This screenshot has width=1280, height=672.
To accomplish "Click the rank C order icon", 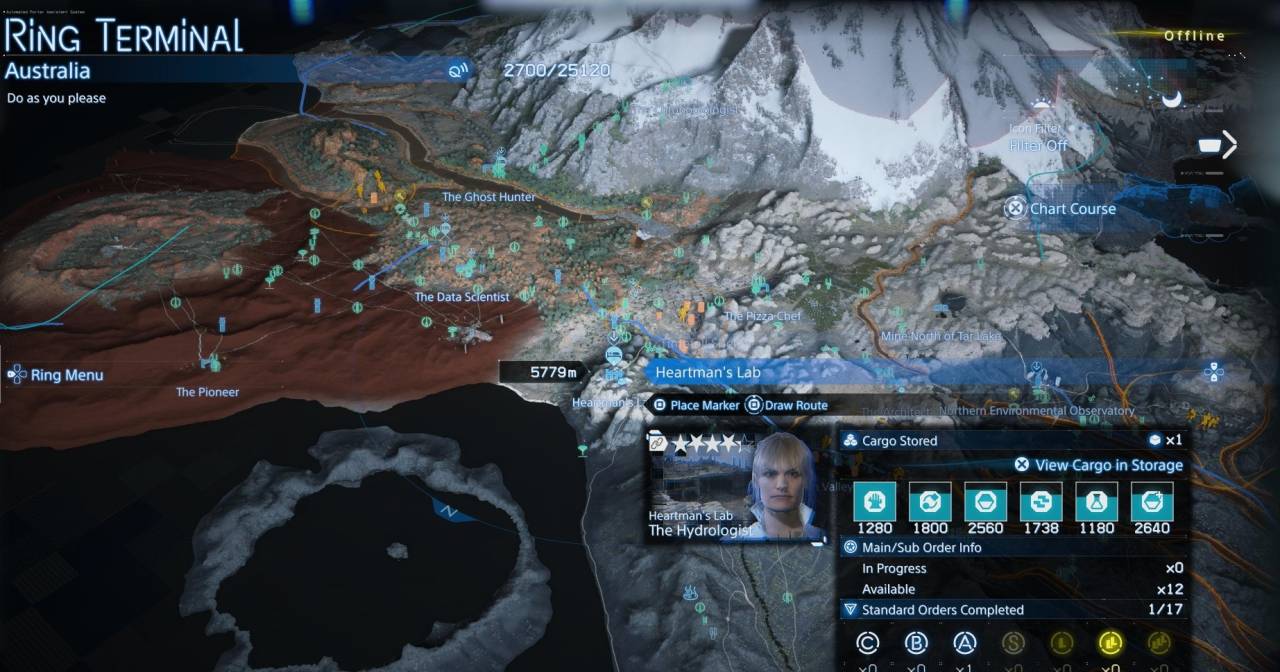I will (868, 643).
